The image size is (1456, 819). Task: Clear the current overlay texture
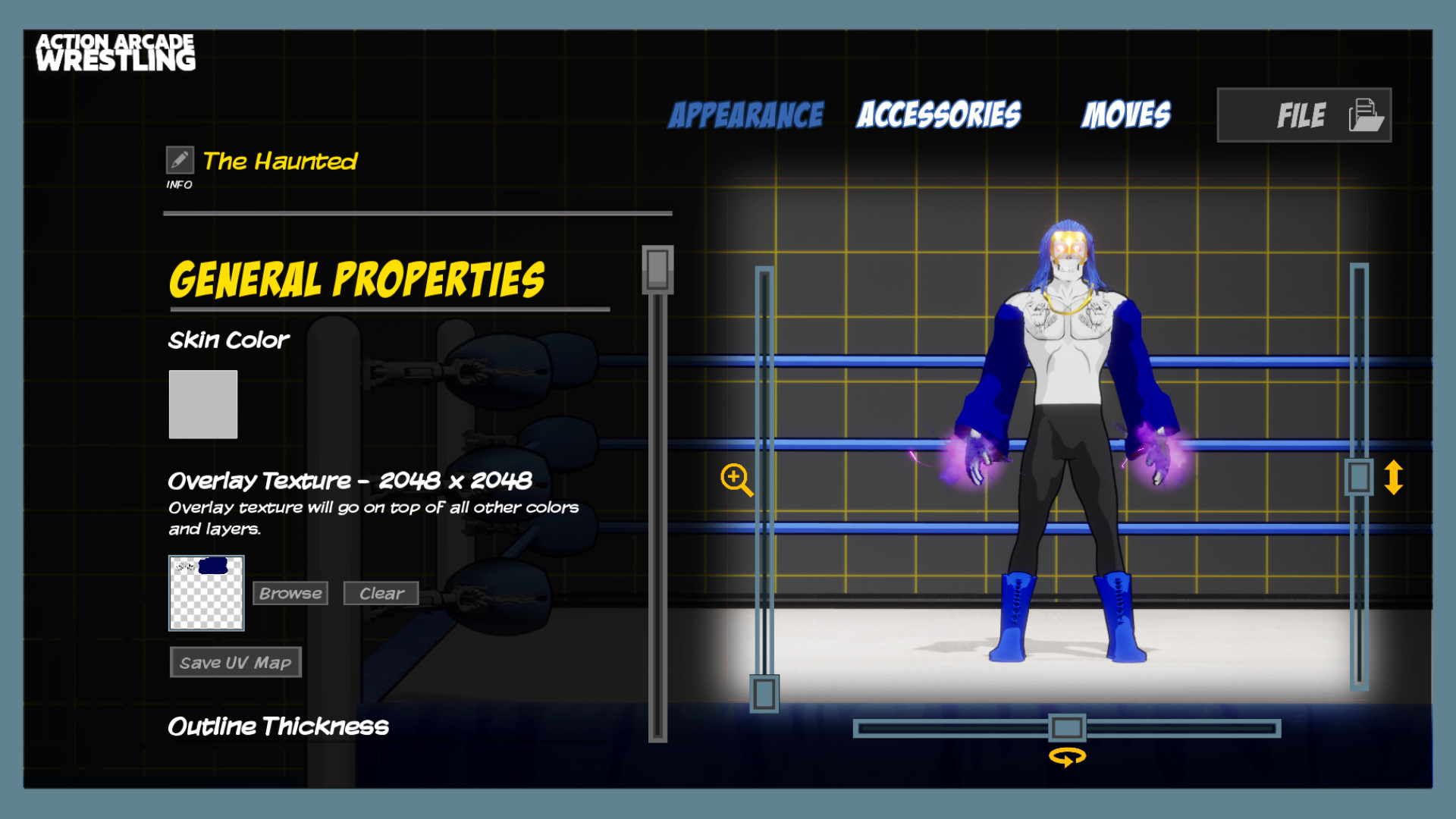click(x=381, y=593)
